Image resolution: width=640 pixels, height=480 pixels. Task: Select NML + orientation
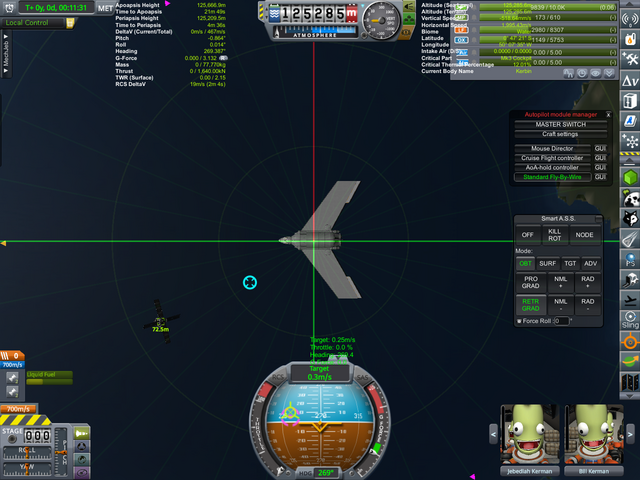(561, 283)
